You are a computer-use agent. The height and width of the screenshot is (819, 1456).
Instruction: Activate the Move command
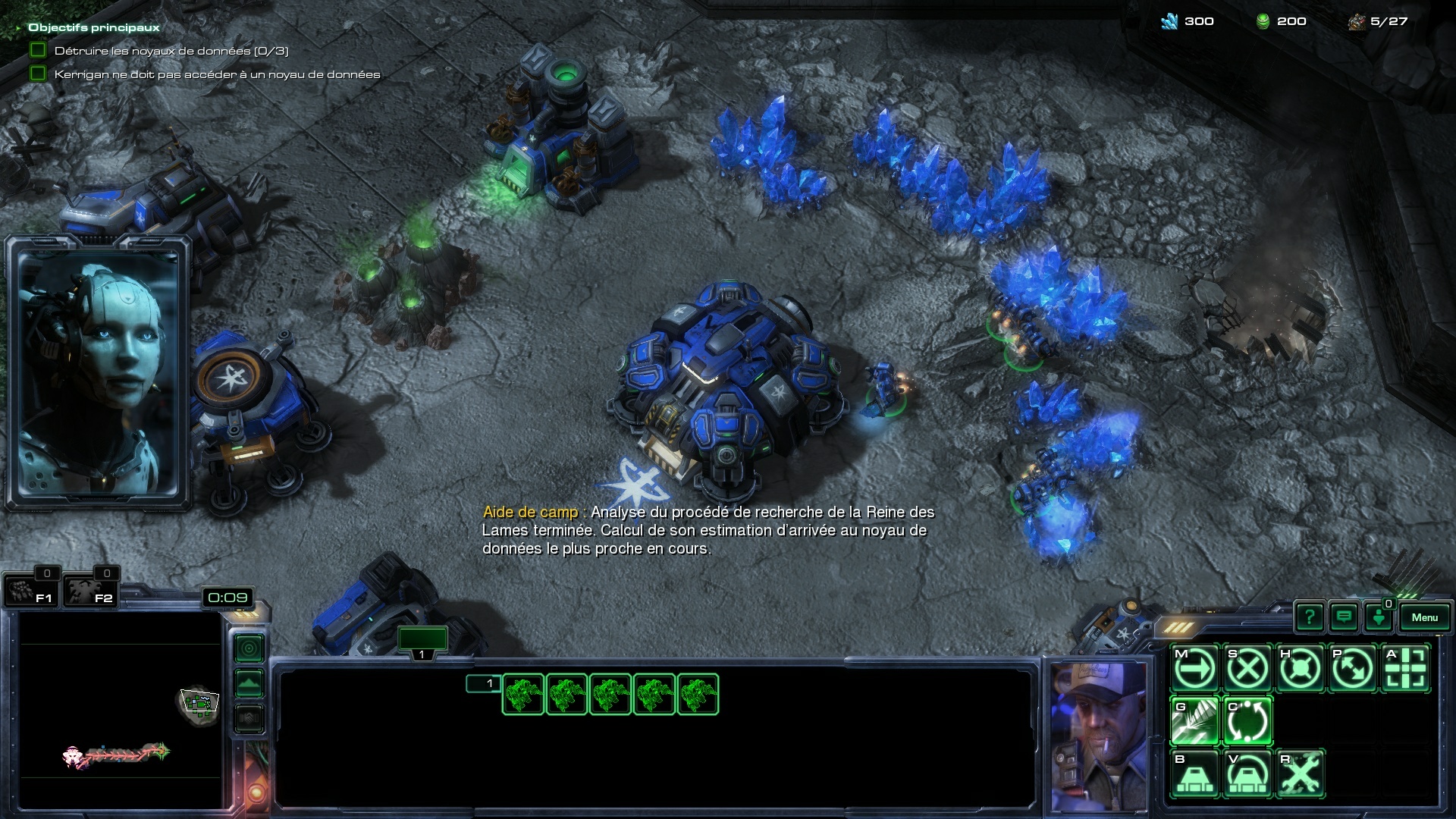(x=1194, y=669)
